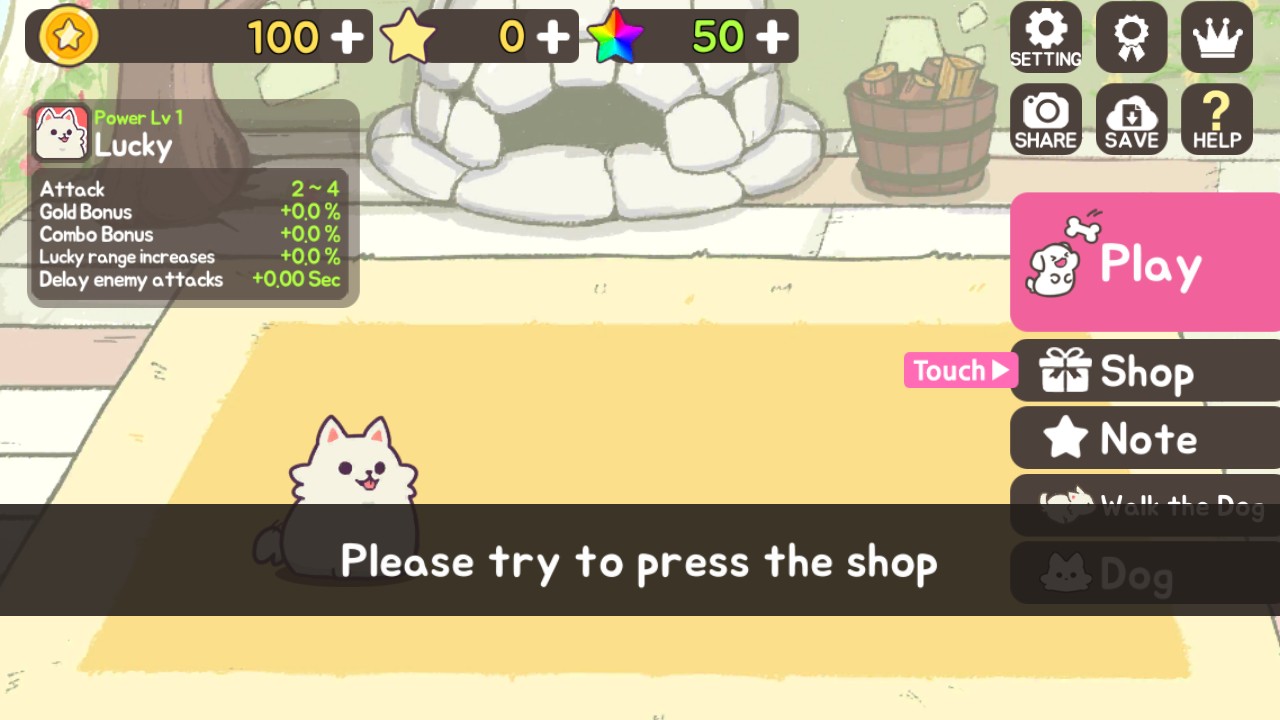Screen dimensions: 1280x720
Task: Open the Help question mark button
Action: (1217, 119)
